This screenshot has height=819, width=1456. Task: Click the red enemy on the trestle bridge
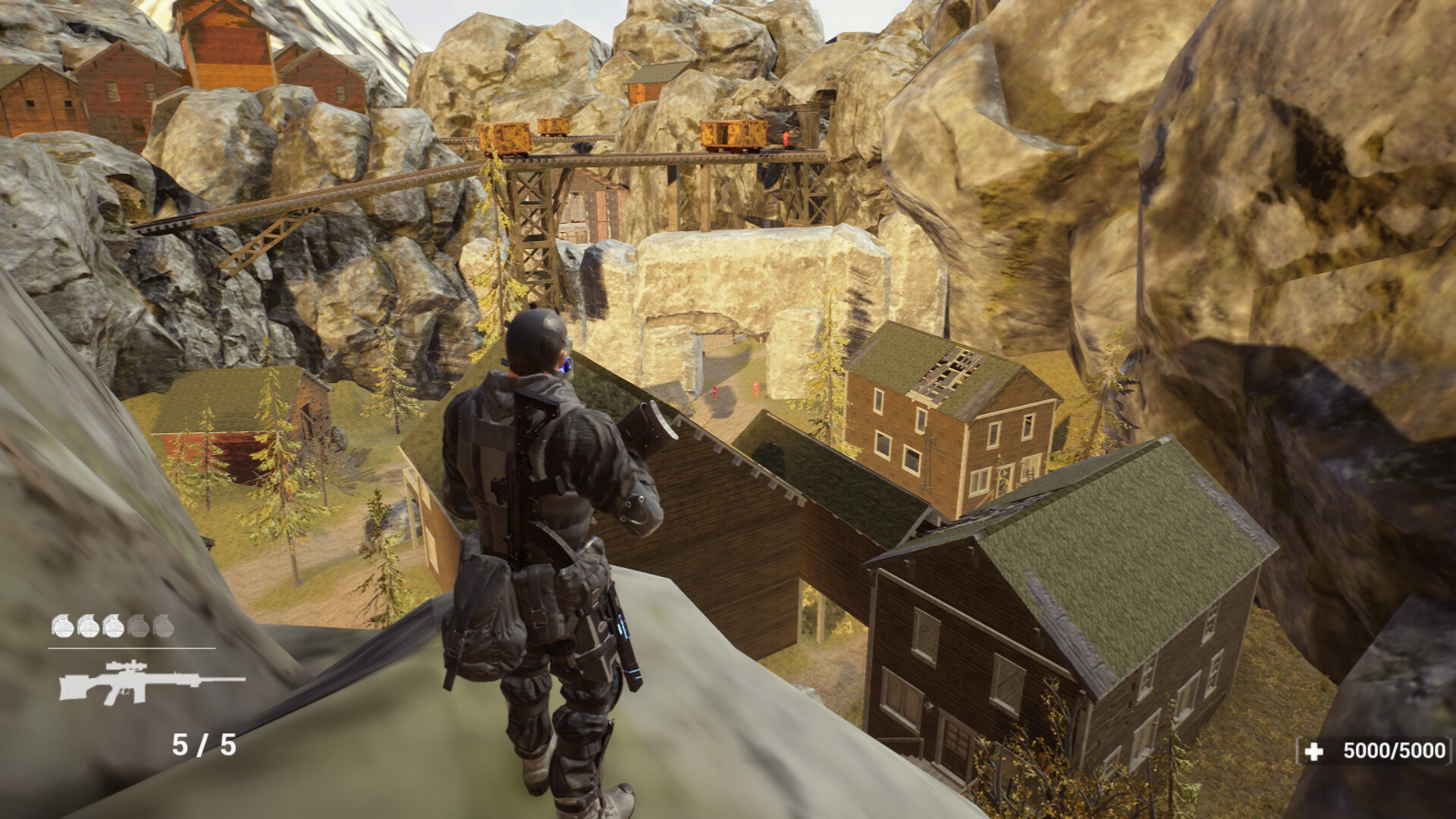[x=785, y=138]
